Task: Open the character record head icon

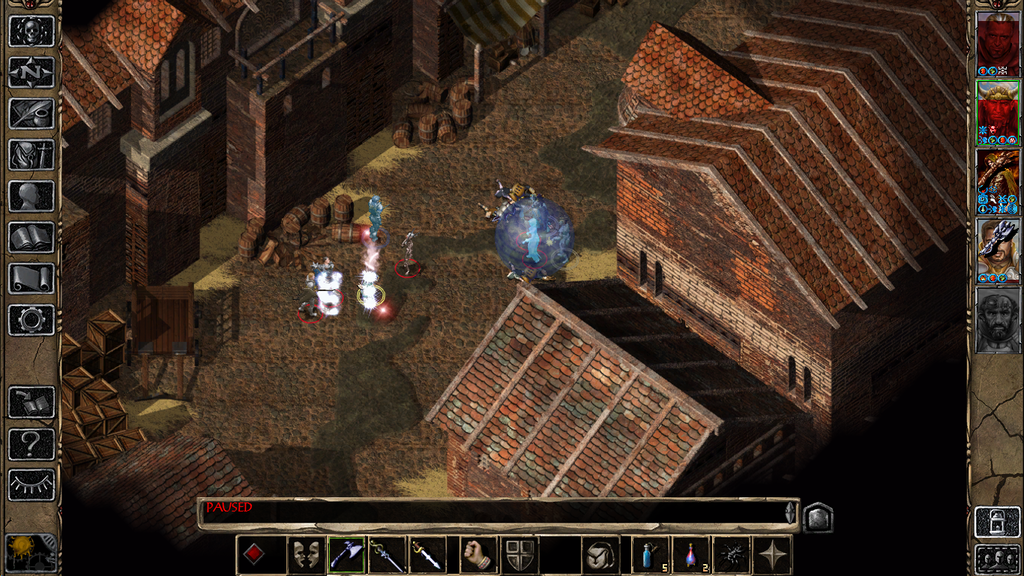Action: click(x=31, y=195)
